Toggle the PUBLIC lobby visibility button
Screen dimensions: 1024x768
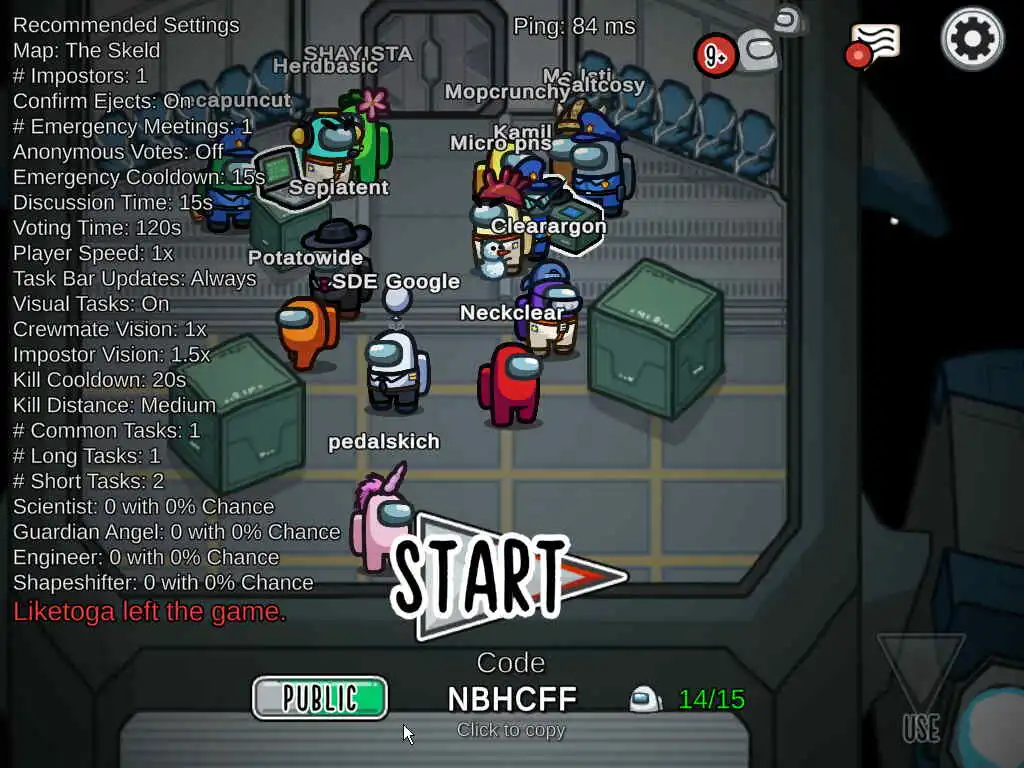(x=320, y=698)
